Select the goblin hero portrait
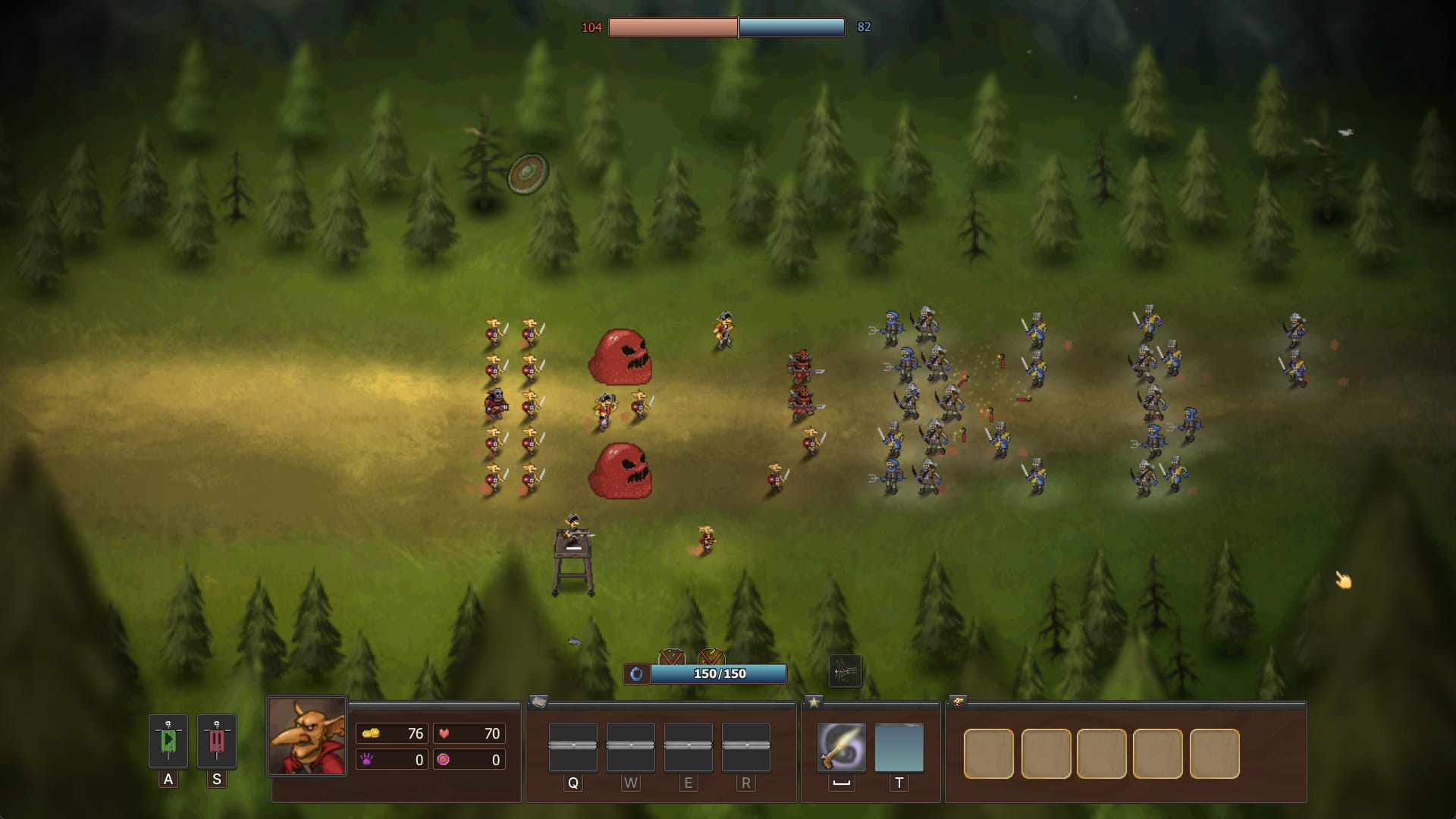Screen dimensions: 1456x819 (x=307, y=736)
